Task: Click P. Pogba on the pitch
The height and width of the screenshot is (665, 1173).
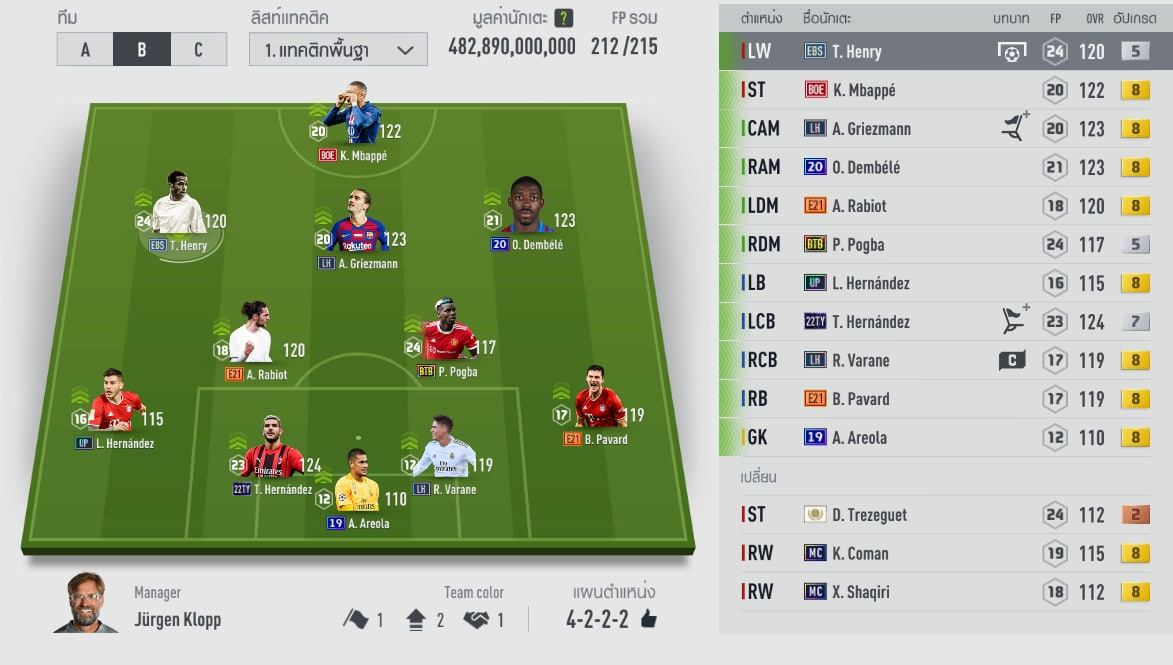Action: (x=447, y=333)
